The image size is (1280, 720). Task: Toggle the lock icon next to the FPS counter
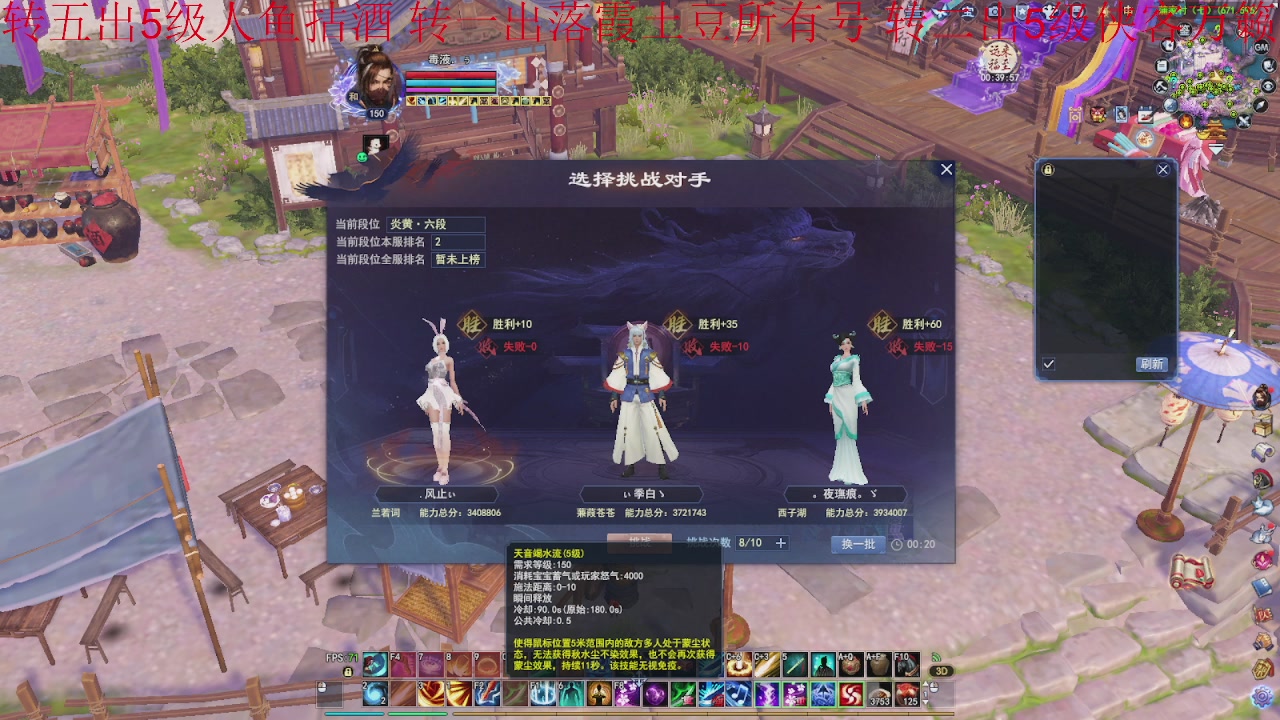tap(346, 673)
